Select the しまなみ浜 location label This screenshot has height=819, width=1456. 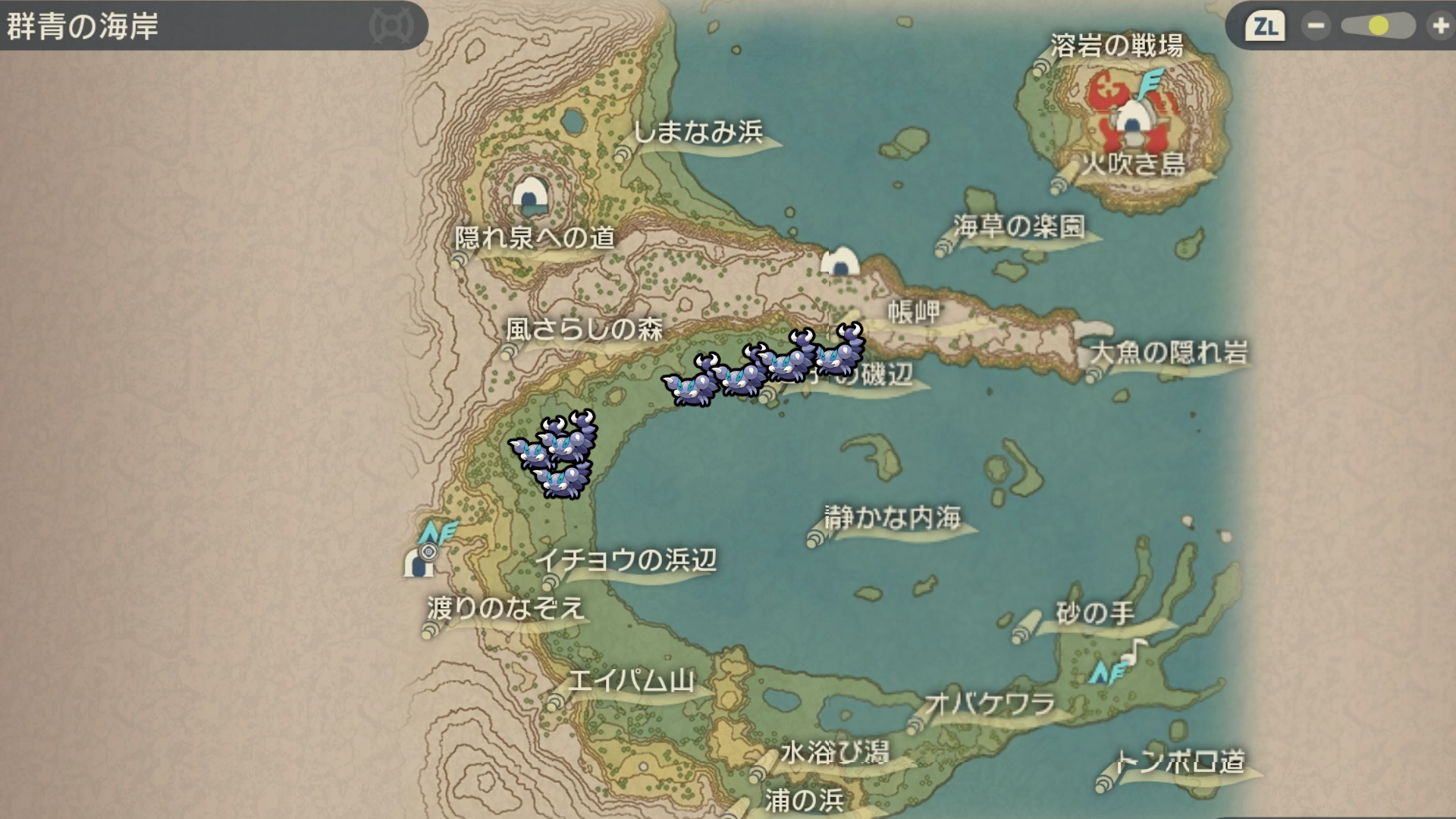point(698,133)
